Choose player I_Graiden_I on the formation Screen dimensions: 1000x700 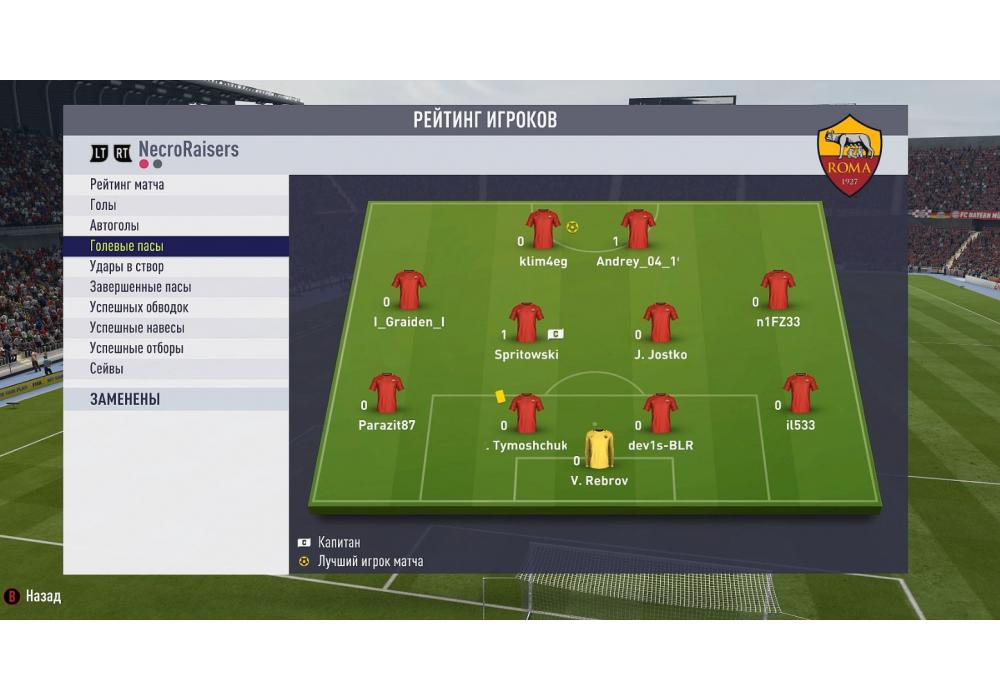(408, 290)
